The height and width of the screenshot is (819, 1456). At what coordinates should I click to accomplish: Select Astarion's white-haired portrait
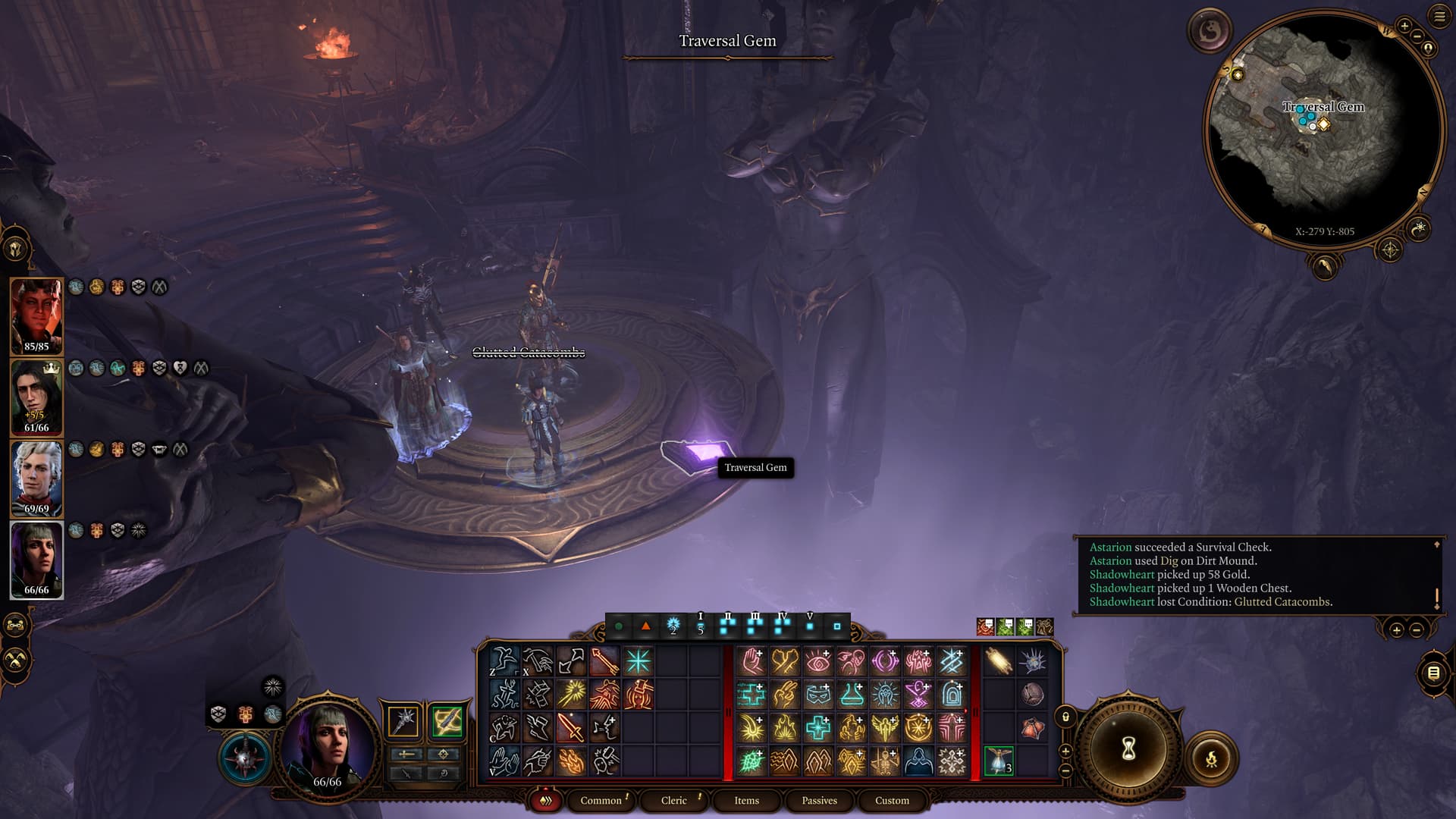tap(36, 478)
